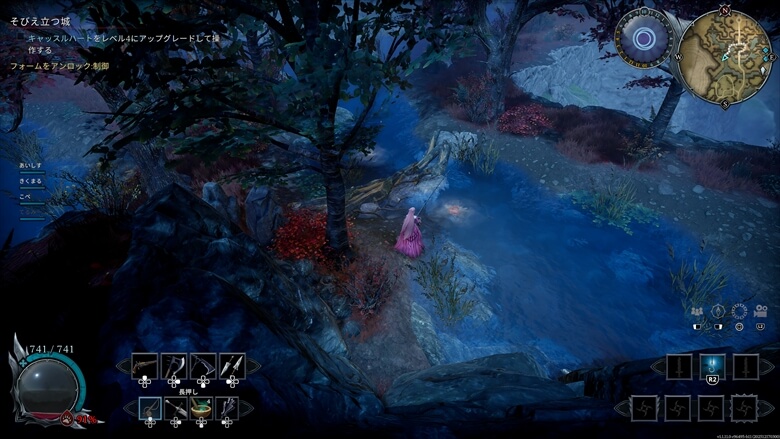This screenshot has width=780, height=439.
Task: Select the scythe weapon slot
Action: tap(203, 366)
